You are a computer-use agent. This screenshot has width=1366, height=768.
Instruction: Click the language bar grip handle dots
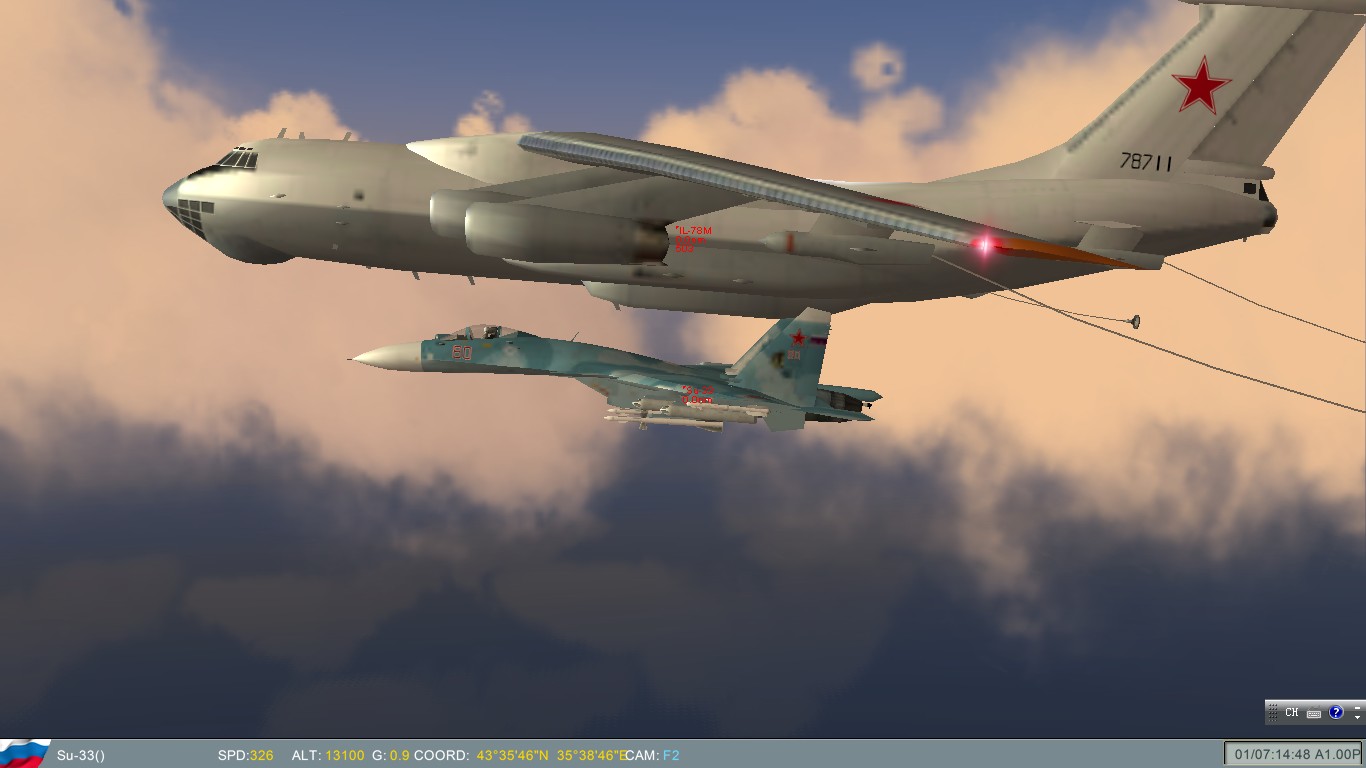(1273, 712)
